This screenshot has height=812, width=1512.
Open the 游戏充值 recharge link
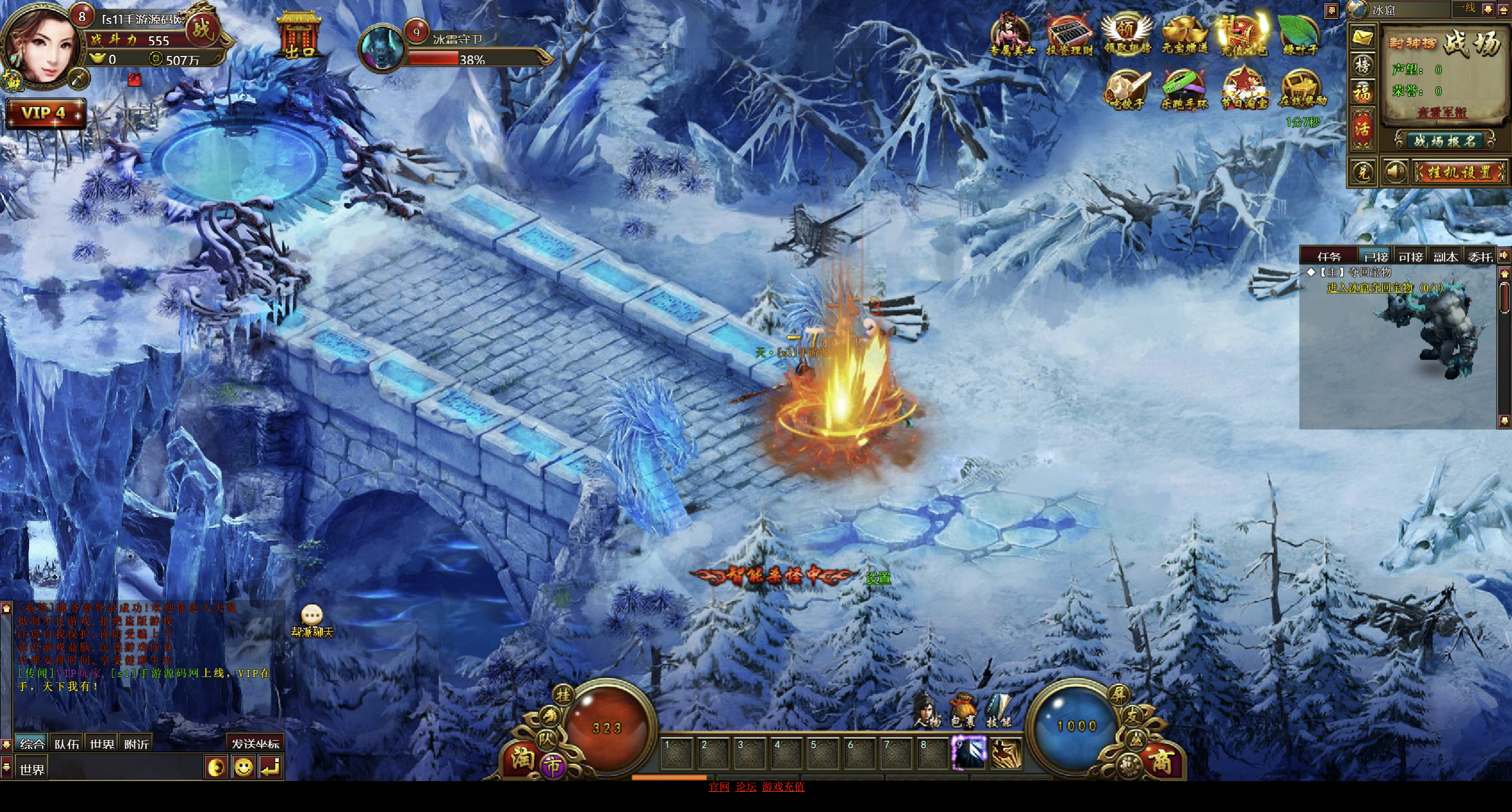[783, 787]
